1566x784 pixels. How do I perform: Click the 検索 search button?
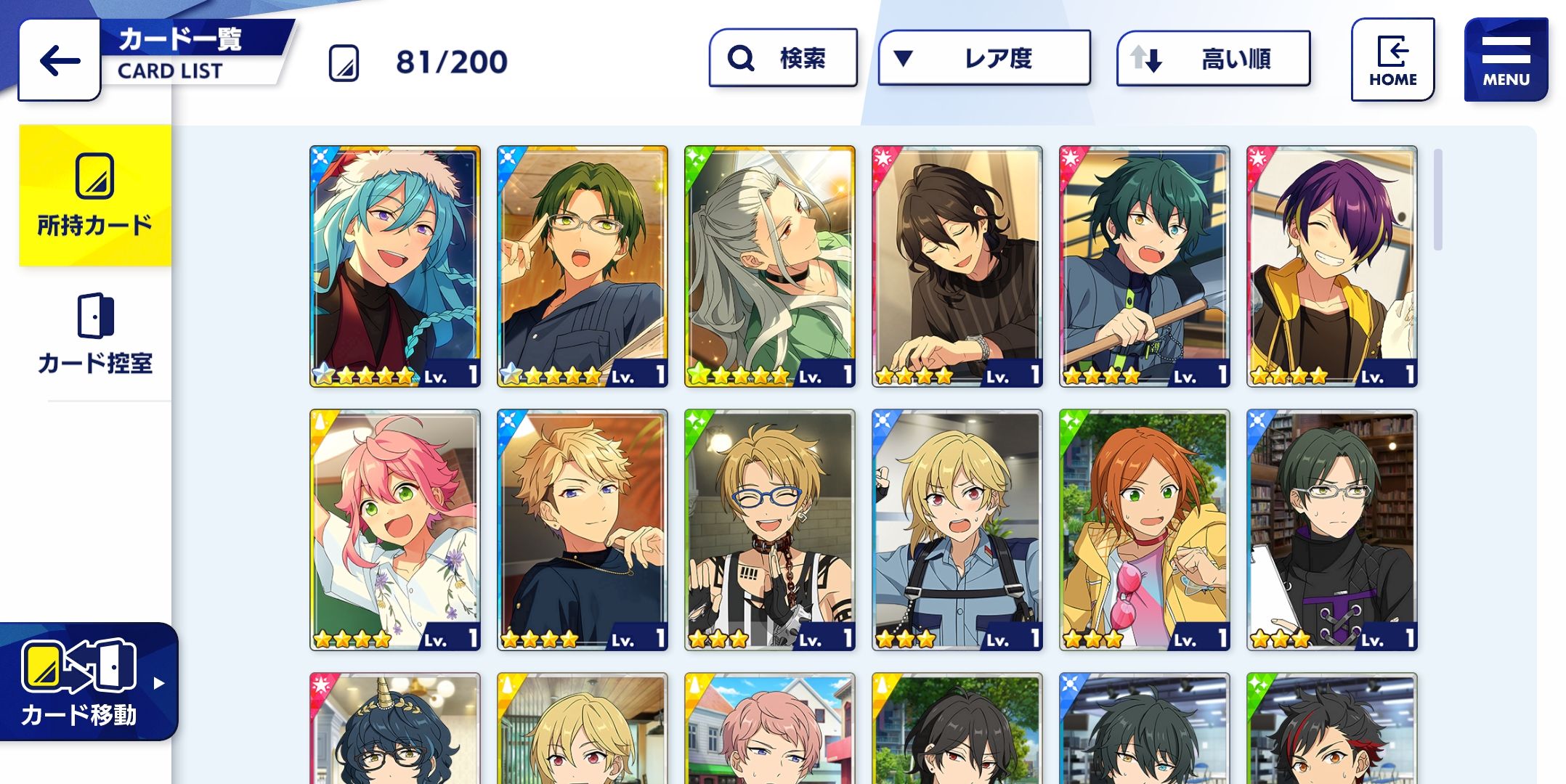click(x=783, y=58)
